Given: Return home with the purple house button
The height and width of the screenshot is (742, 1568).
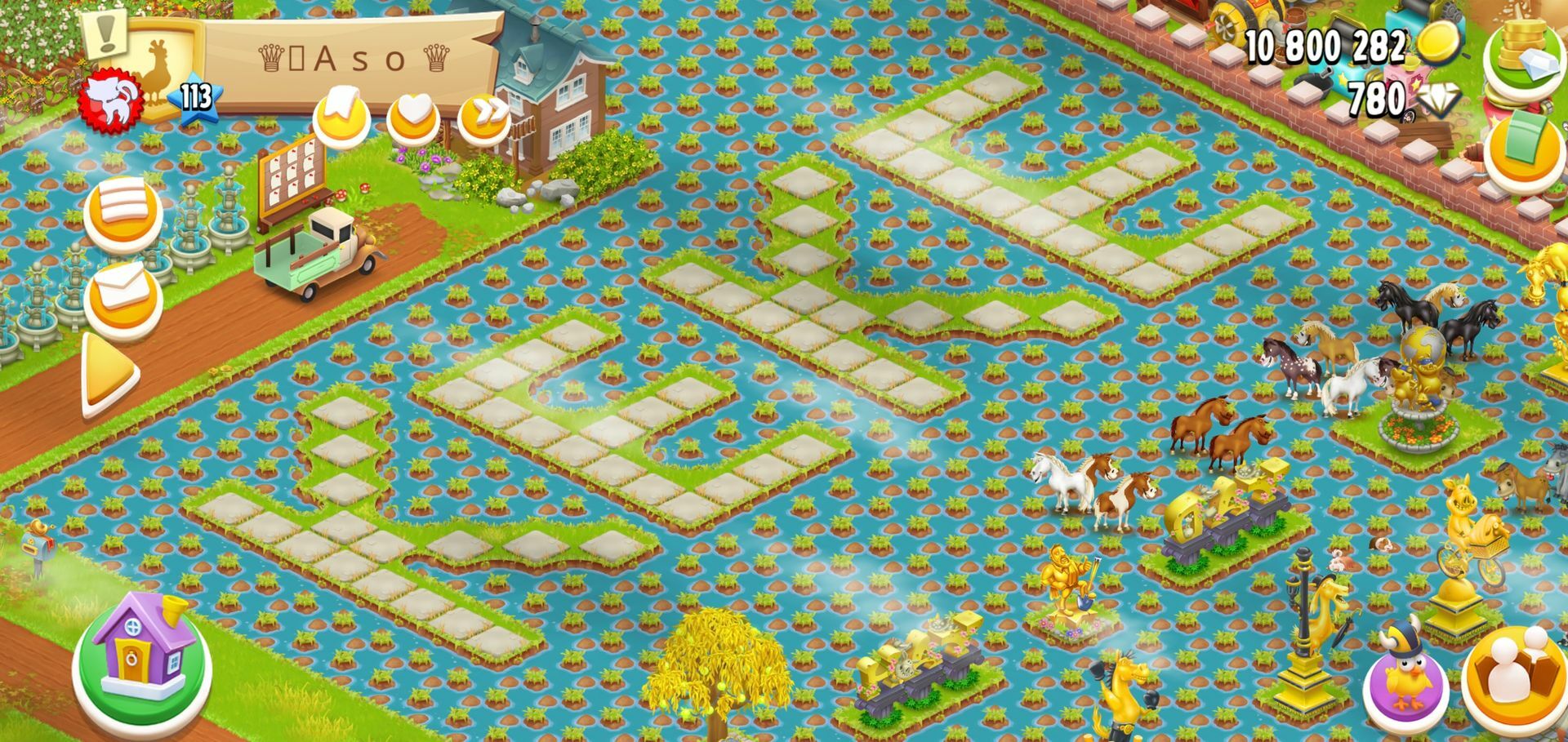Looking at the screenshot, I should coord(143,656).
